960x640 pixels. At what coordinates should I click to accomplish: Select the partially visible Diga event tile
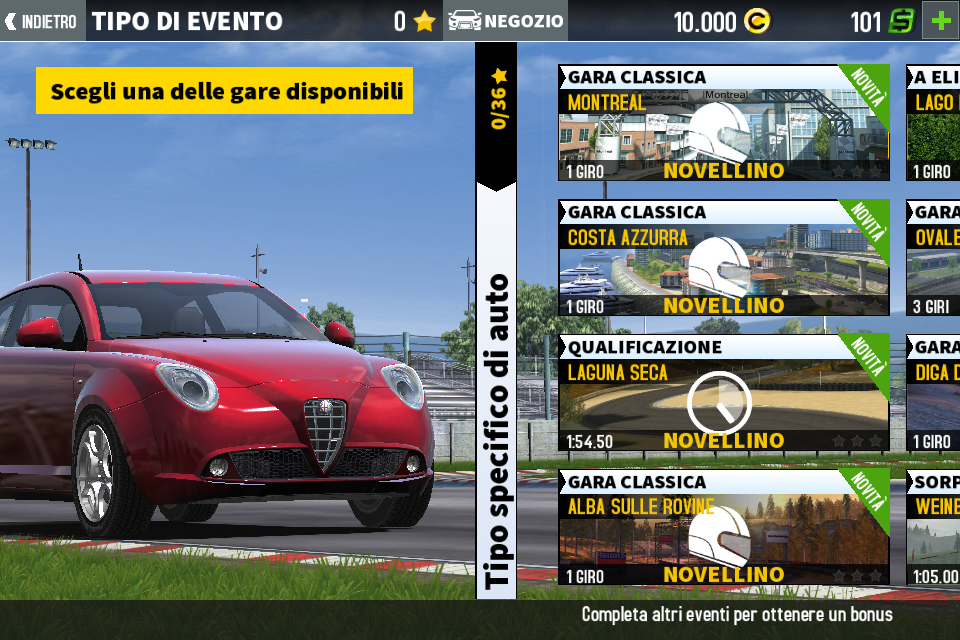click(x=934, y=393)
